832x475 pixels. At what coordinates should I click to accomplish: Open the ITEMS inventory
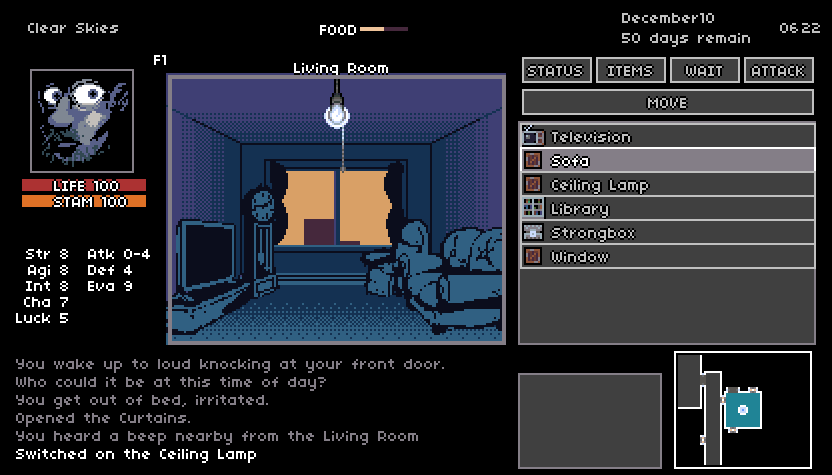coord(630,70)
